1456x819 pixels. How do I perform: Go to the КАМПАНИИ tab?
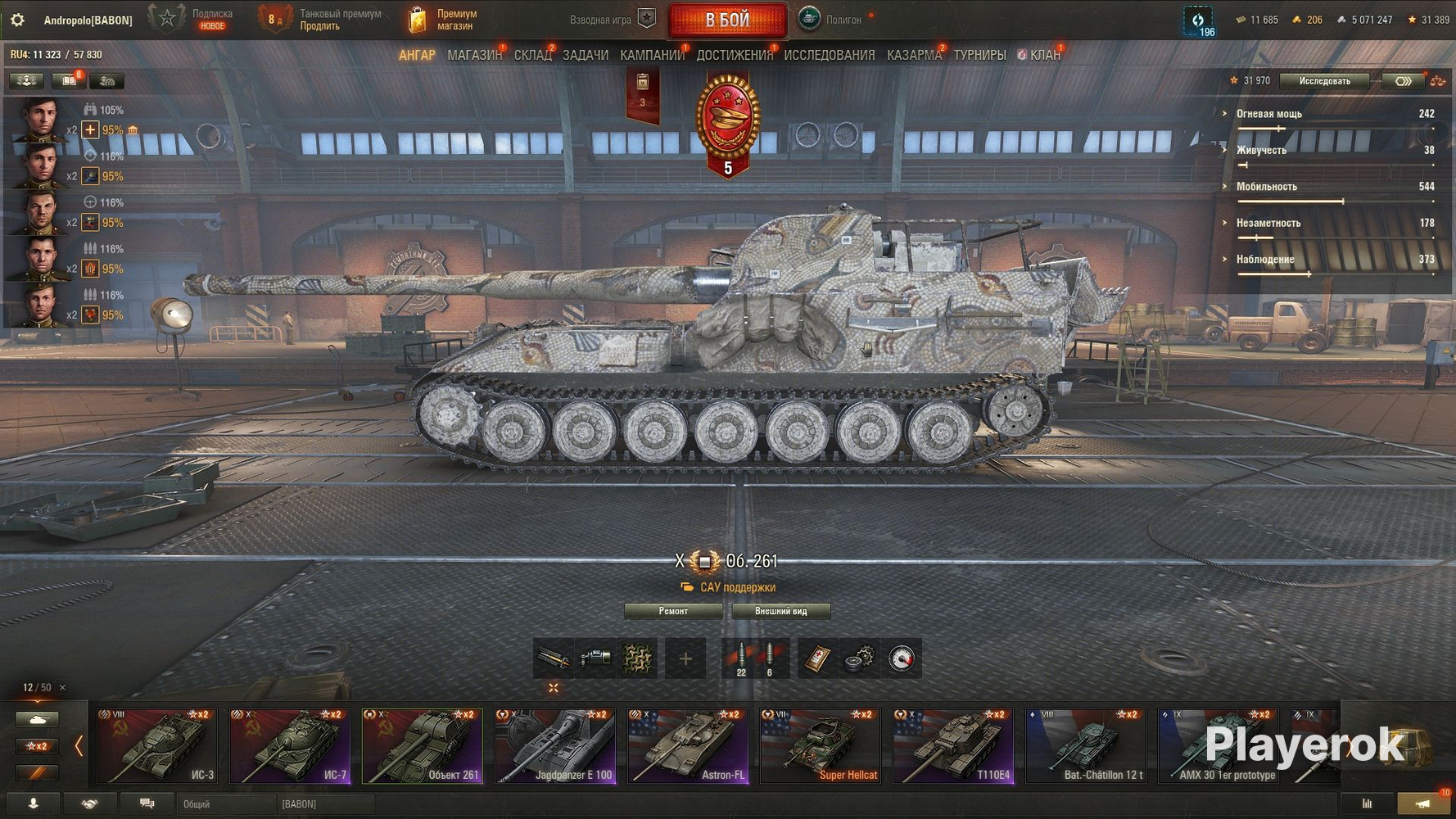652,55
